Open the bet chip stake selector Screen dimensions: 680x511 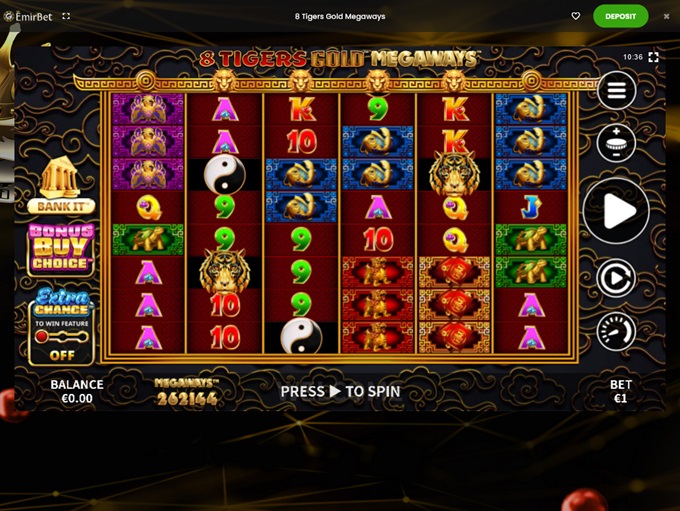(616, 144)
